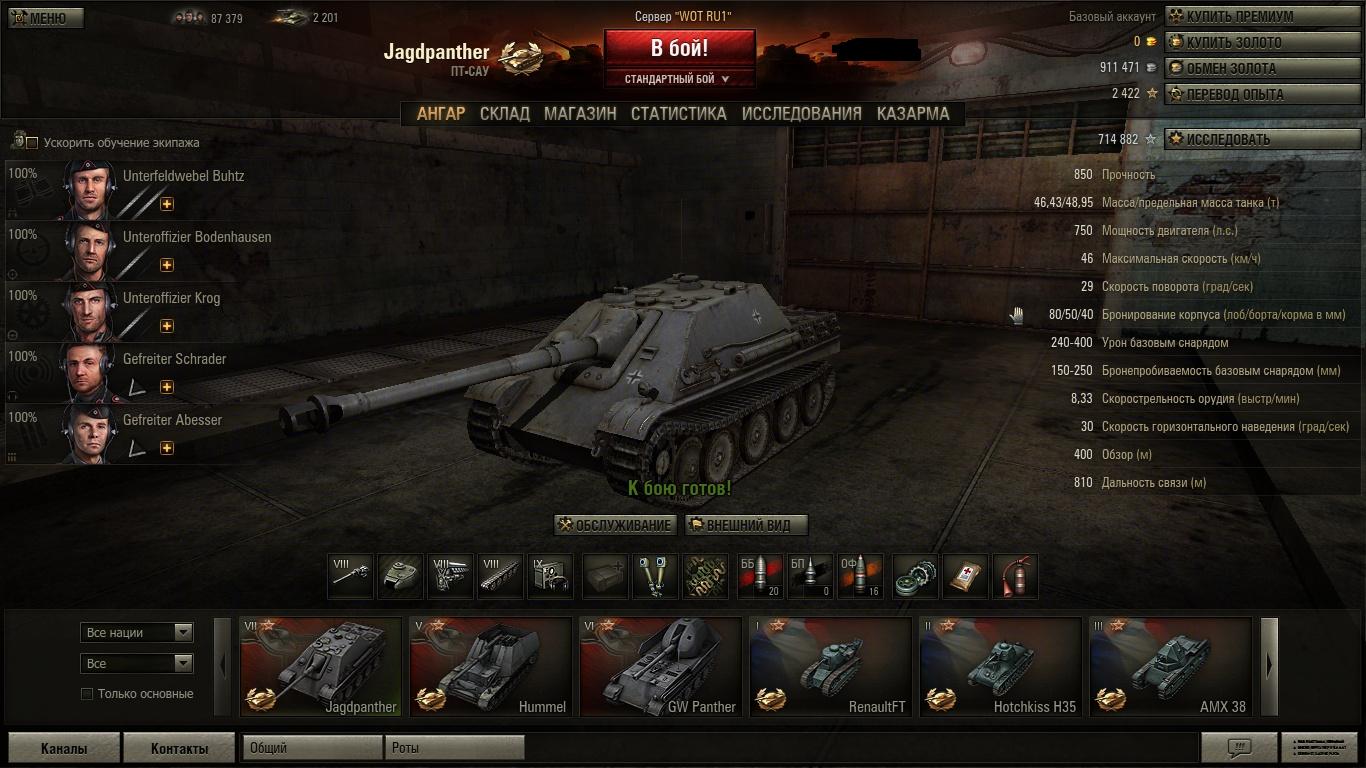Start battle with the В бой! button

(x=679, y=48)
